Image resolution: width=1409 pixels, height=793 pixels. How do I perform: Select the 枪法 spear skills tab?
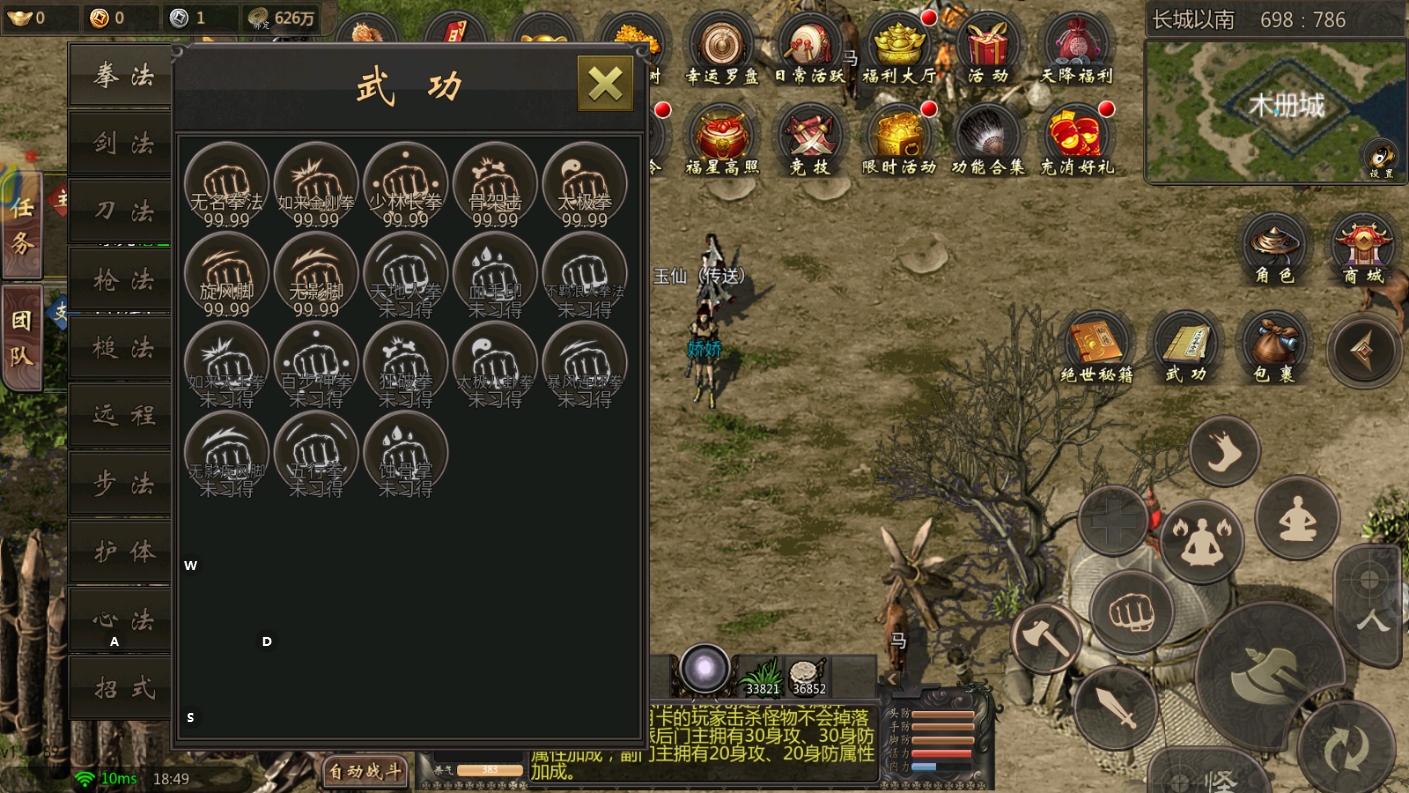(124, 279)
